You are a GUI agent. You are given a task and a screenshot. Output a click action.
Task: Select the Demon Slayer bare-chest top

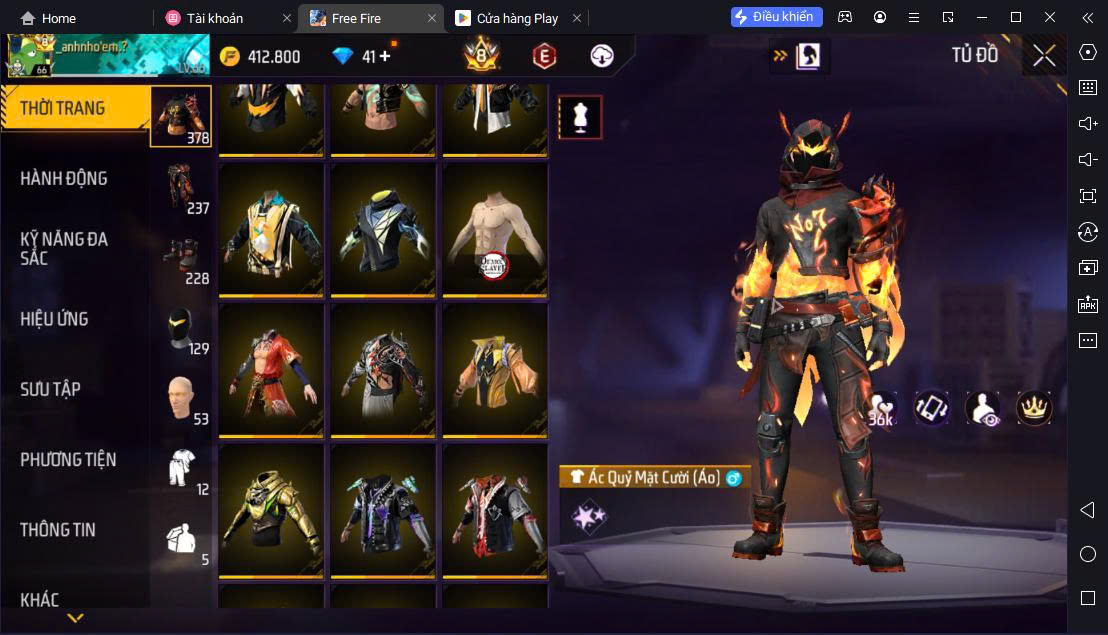click(495, 230)
